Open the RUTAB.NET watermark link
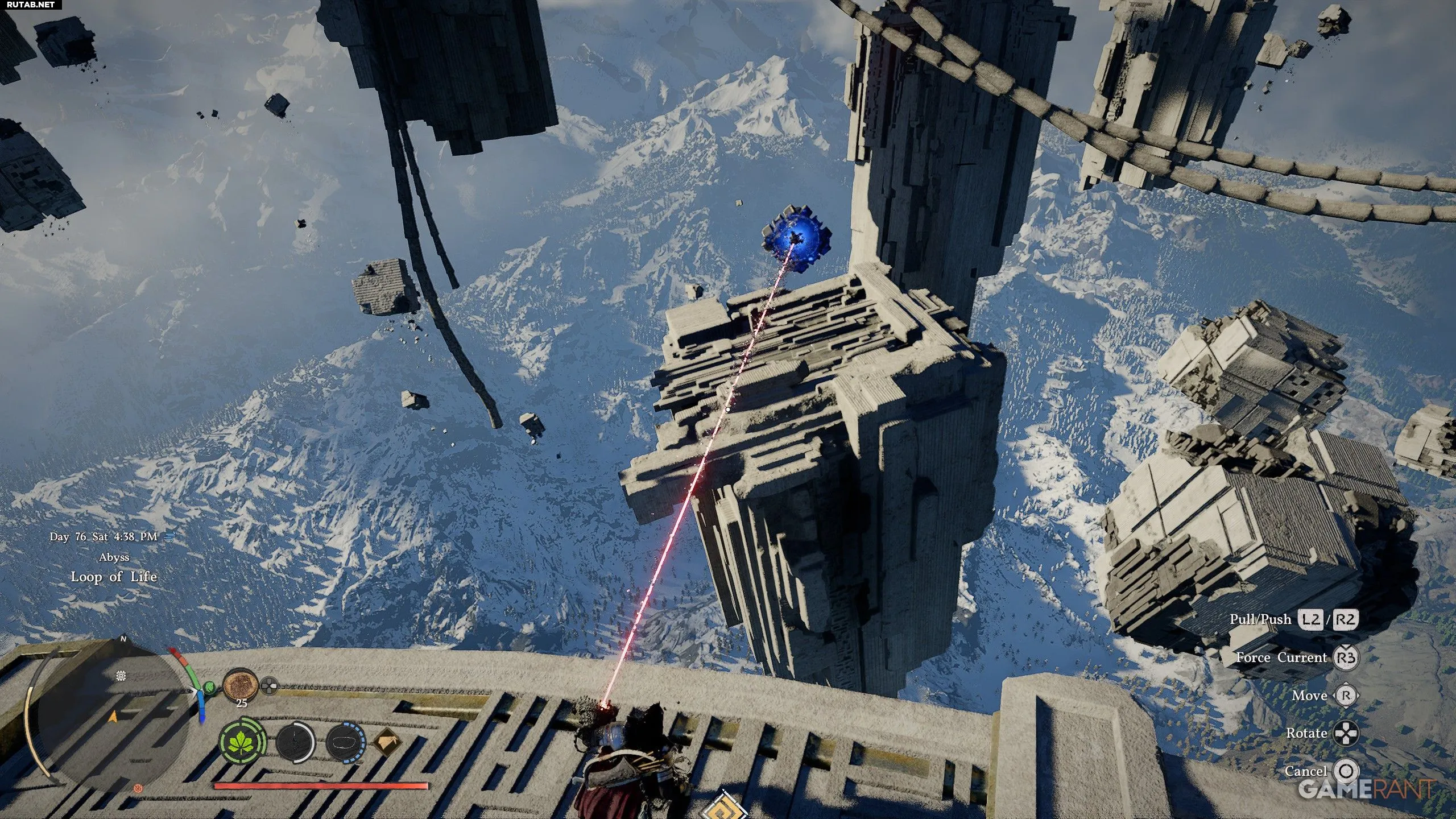Image resolution: width=1456 pixels, height=819 pixels. tap(31, 5)
